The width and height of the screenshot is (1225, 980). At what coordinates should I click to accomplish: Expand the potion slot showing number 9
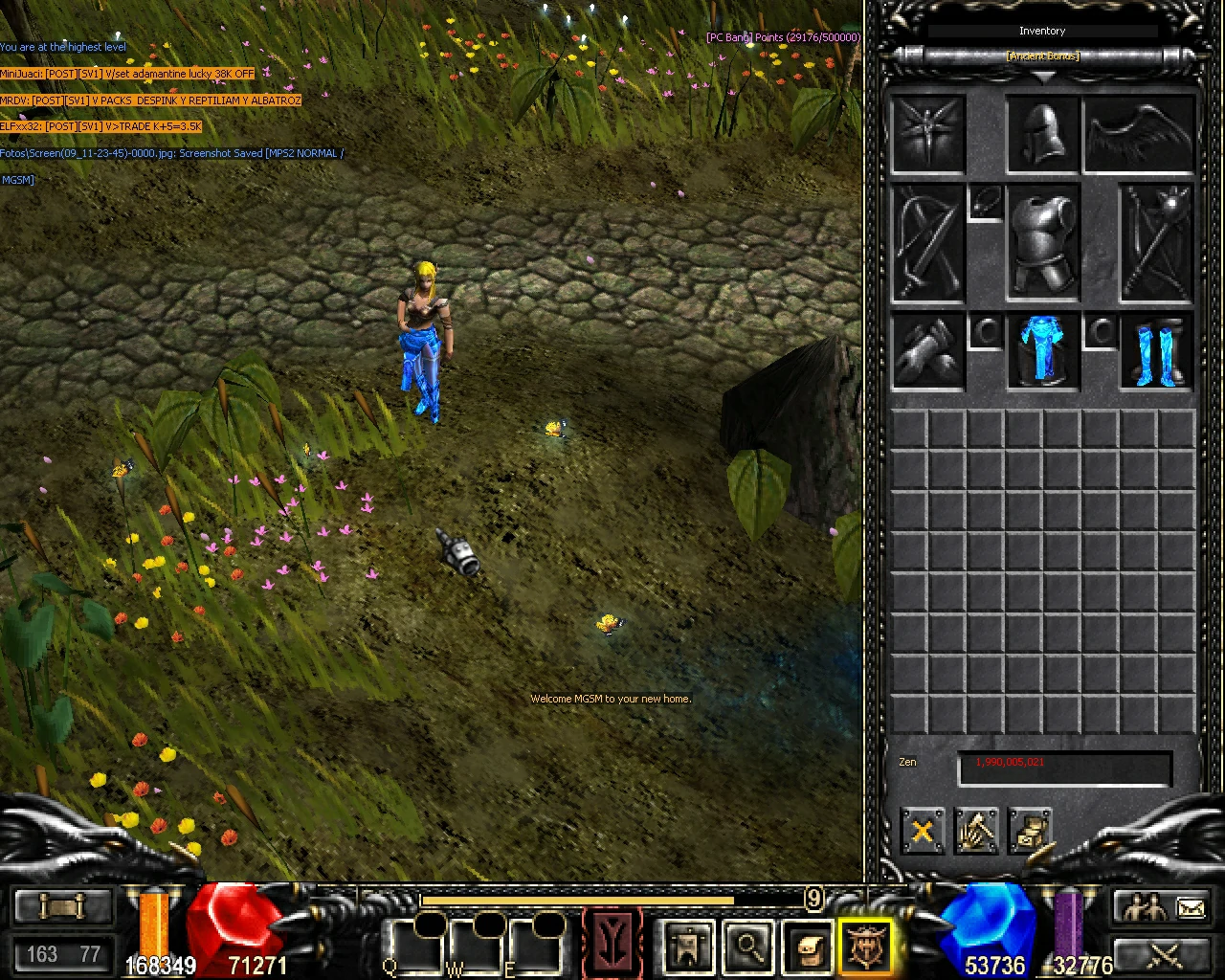[813, 900]
